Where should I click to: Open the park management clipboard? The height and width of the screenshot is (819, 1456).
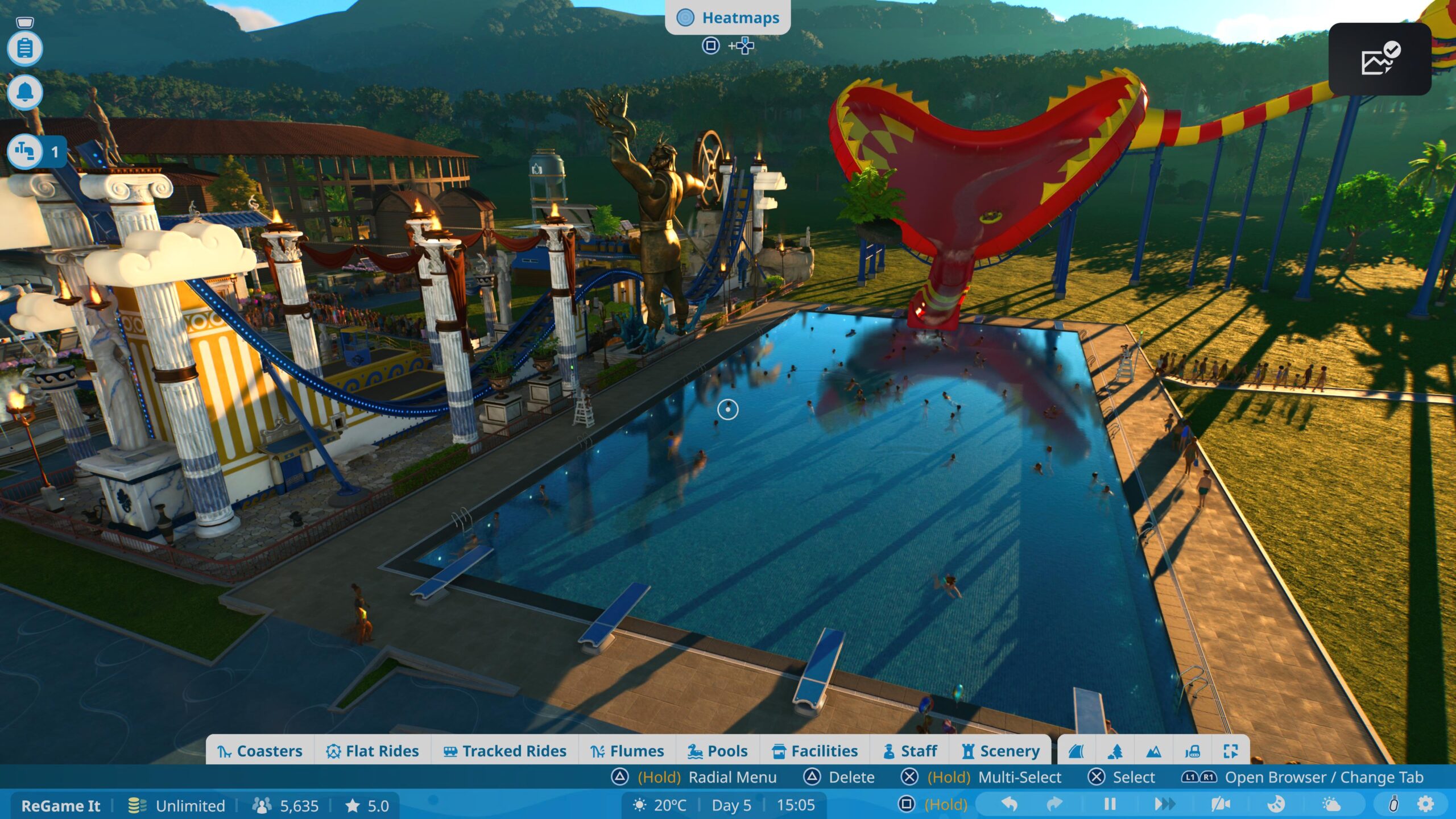[25, 48]
